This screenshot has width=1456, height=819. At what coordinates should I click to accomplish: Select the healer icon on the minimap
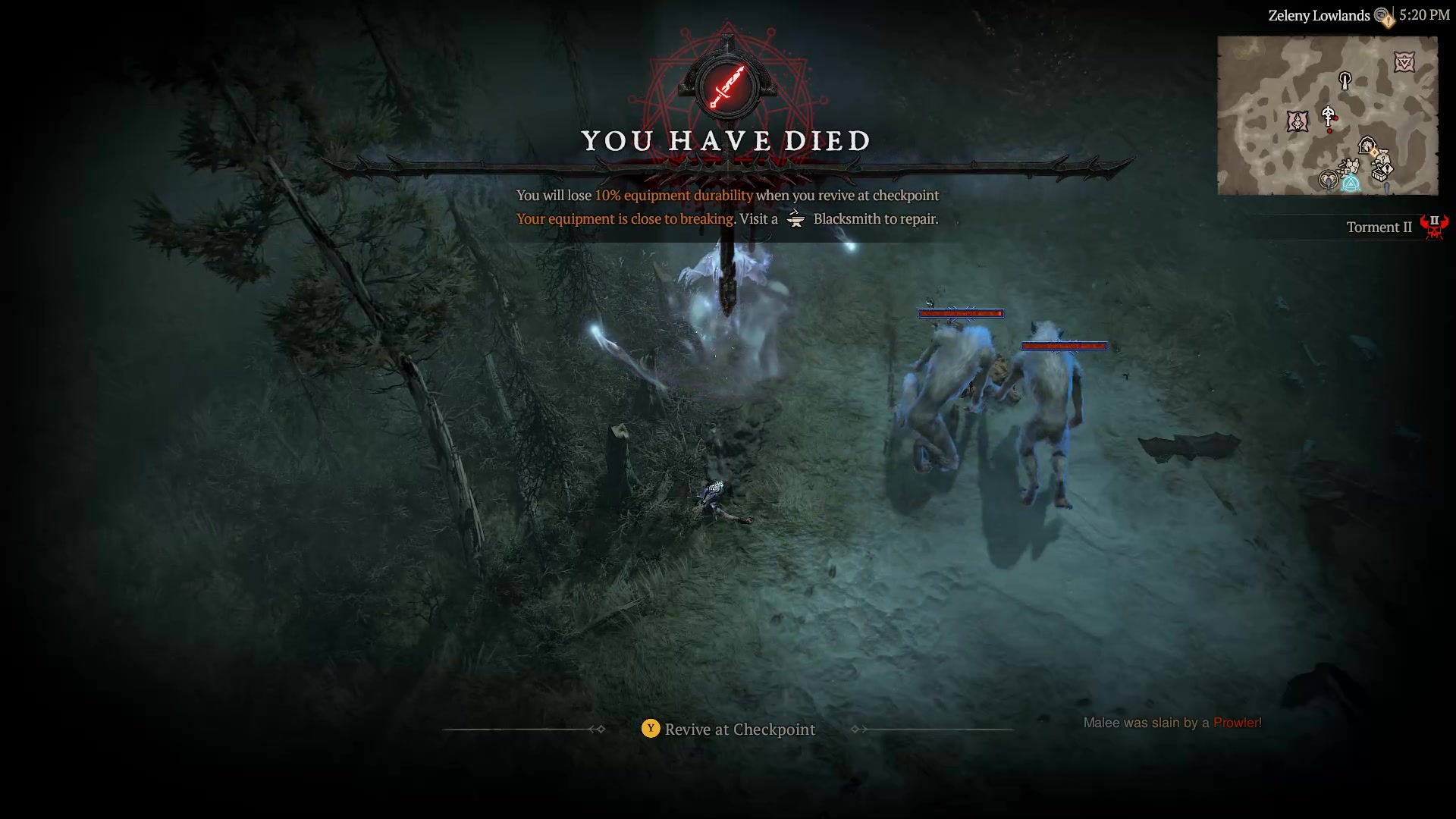pyautogui.click(x=1328, y=179)
